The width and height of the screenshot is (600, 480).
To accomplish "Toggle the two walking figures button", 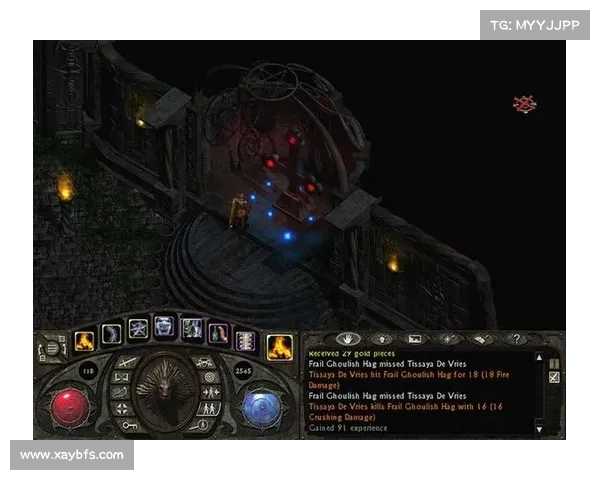I will (x=212, y=409).
